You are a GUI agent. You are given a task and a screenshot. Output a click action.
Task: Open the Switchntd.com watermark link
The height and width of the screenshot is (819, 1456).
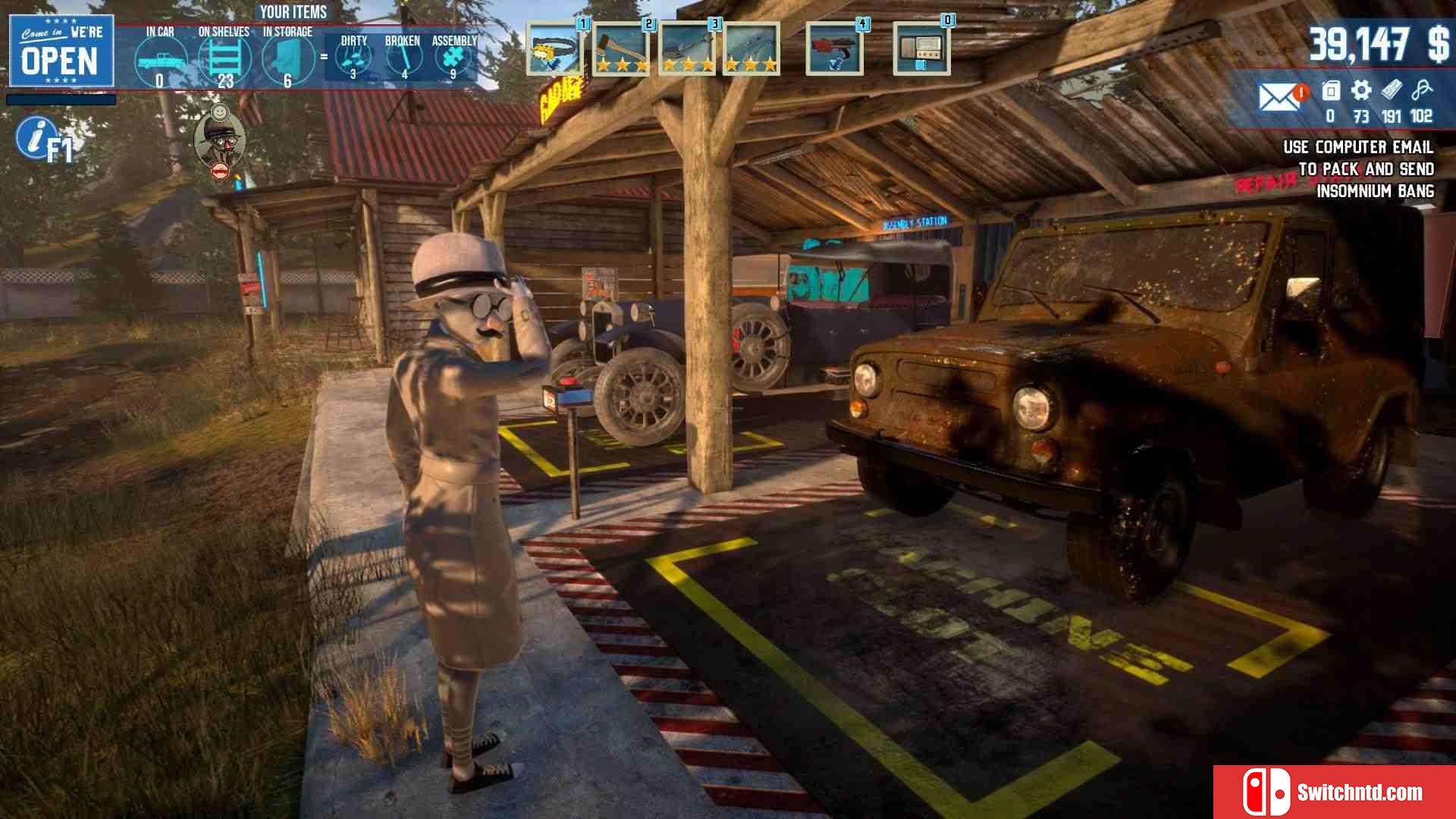coord(1335,792)
